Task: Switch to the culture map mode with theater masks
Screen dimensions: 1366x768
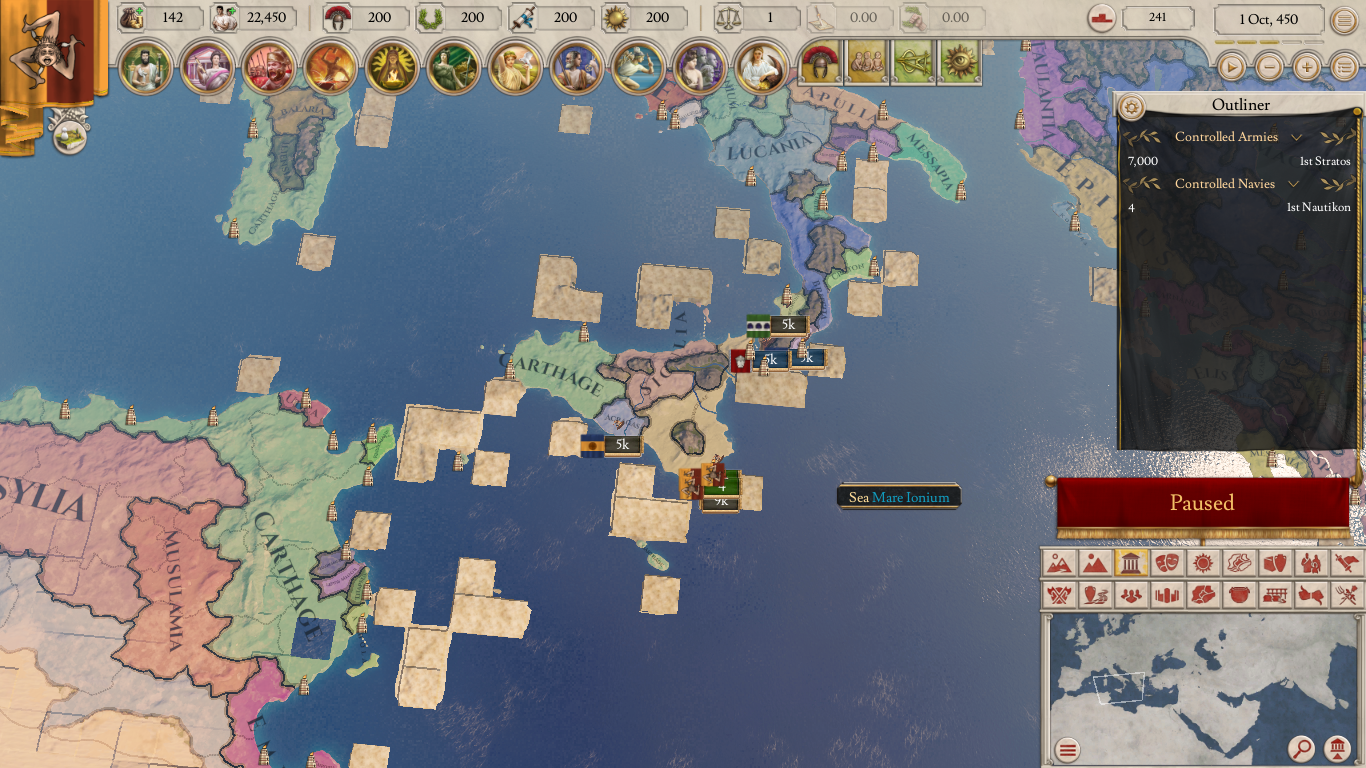Action: click(x=1167, y=563)
